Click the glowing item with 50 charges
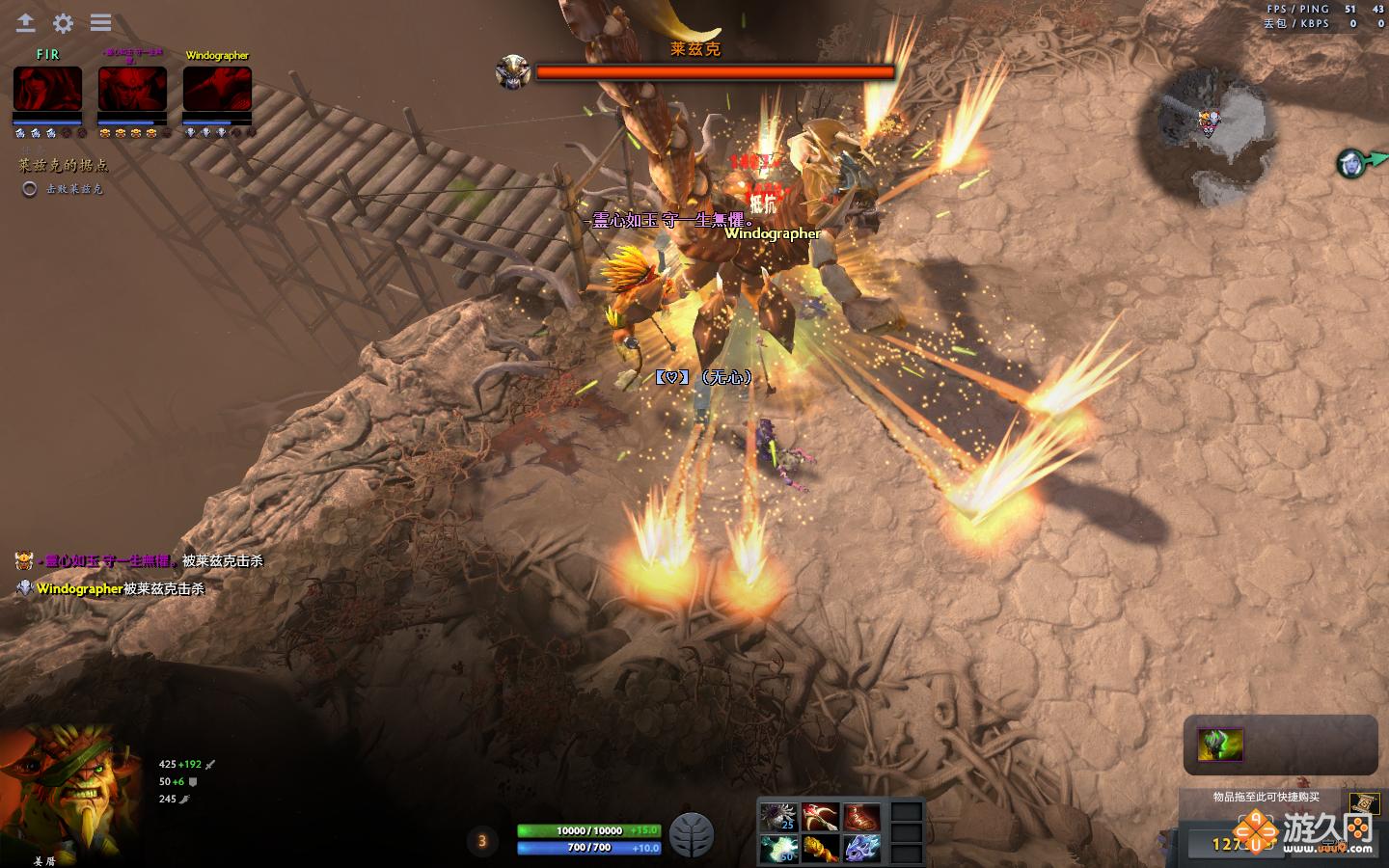This screenshot has width=1389, height=868. tap(779, 849)
